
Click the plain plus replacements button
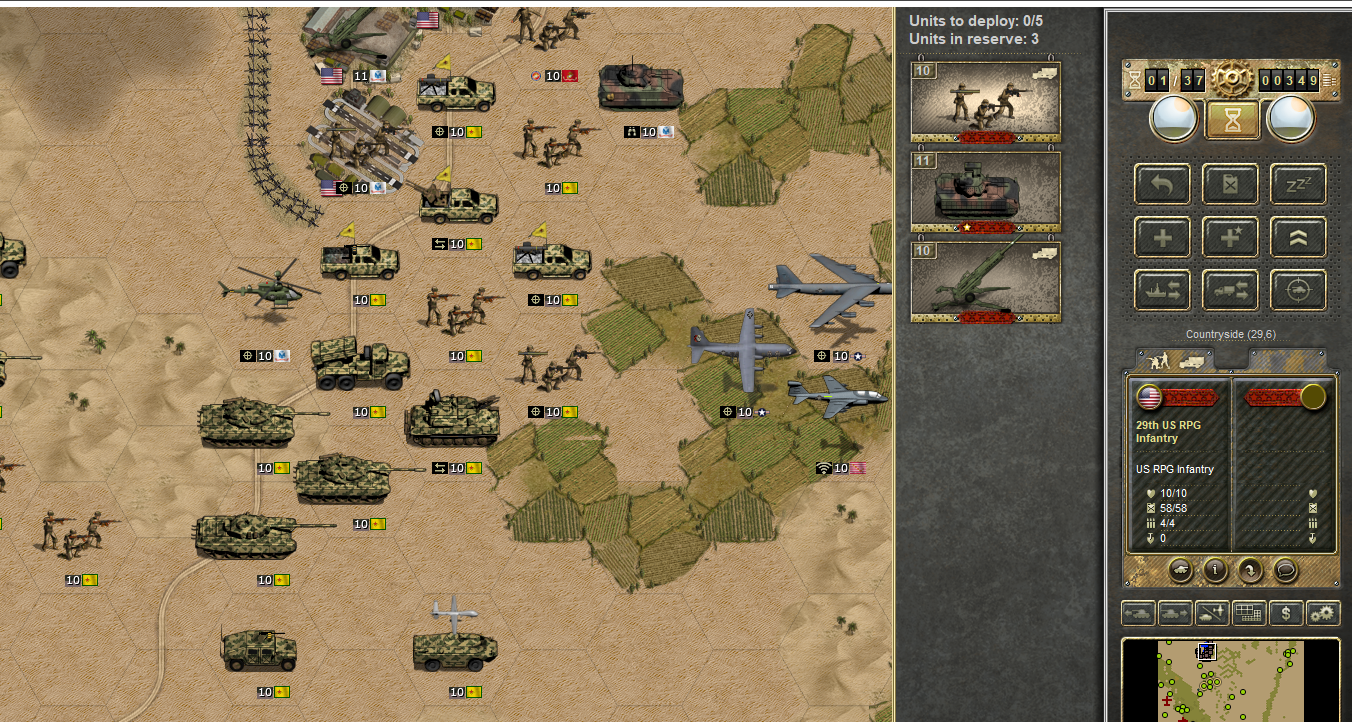click(x=1161, y=237)
